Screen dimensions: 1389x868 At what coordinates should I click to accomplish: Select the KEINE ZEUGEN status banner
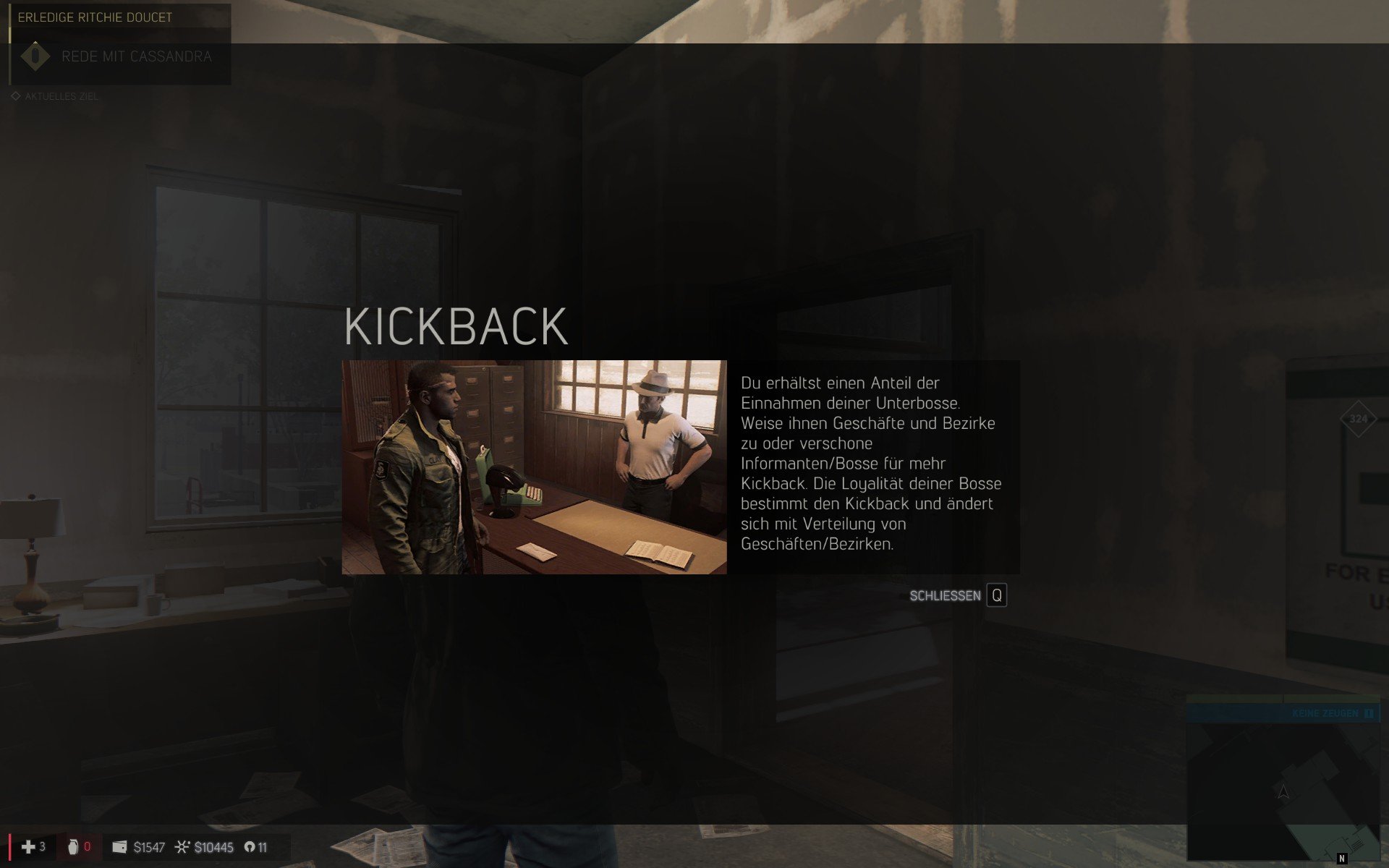coord(1317,713)
